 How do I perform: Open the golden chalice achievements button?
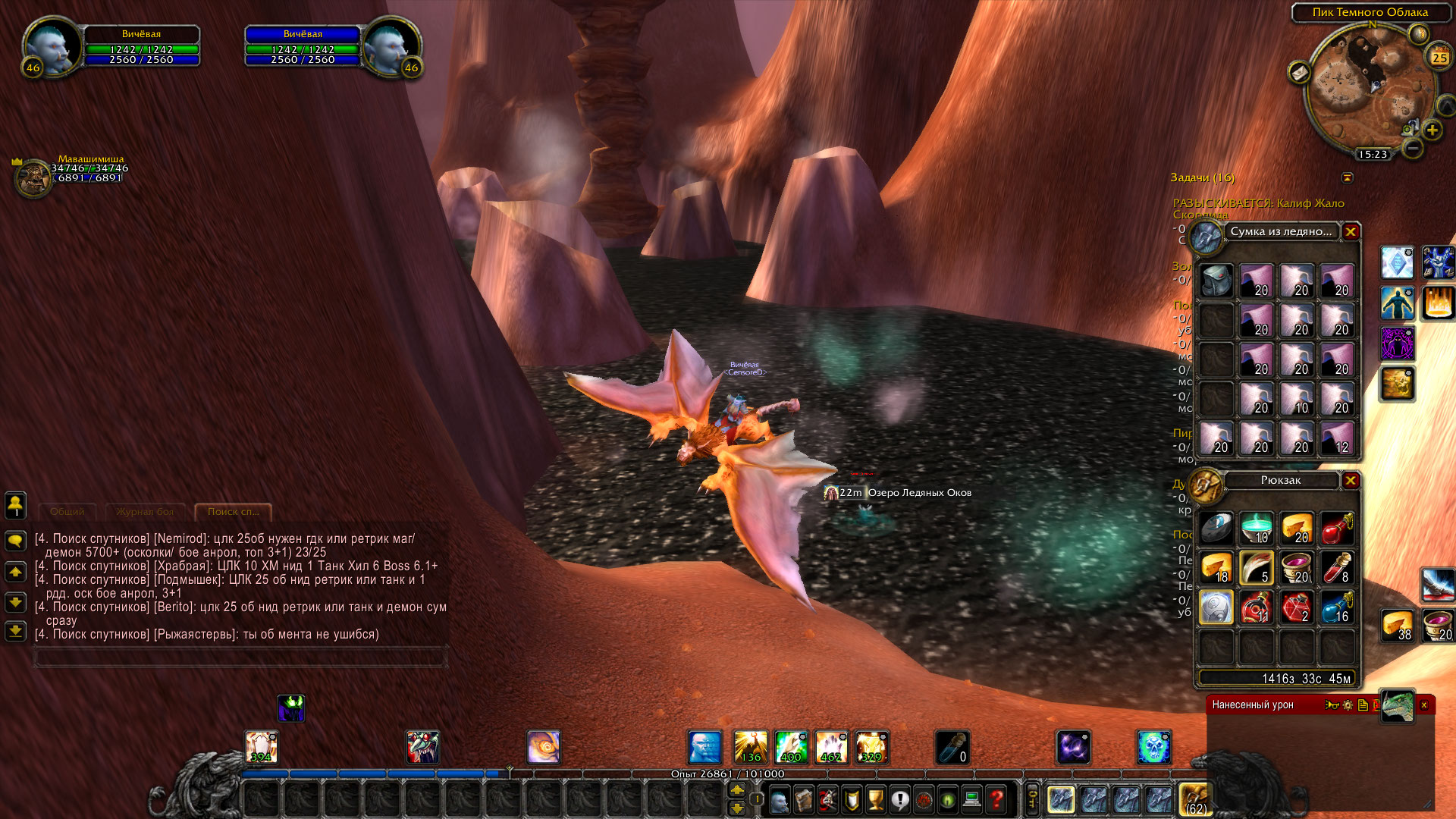[x=876, y=799]
